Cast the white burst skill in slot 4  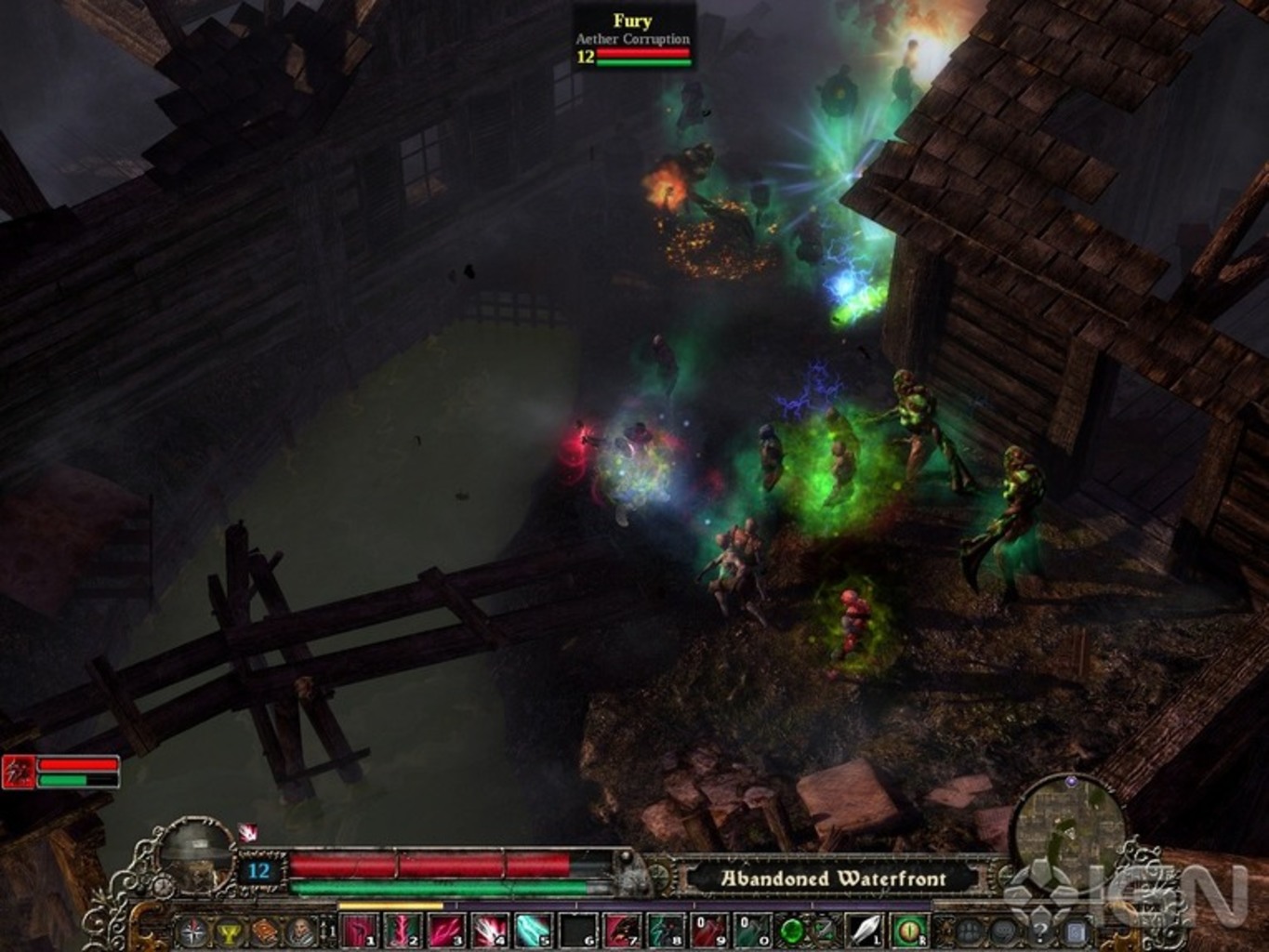point(490,931)
